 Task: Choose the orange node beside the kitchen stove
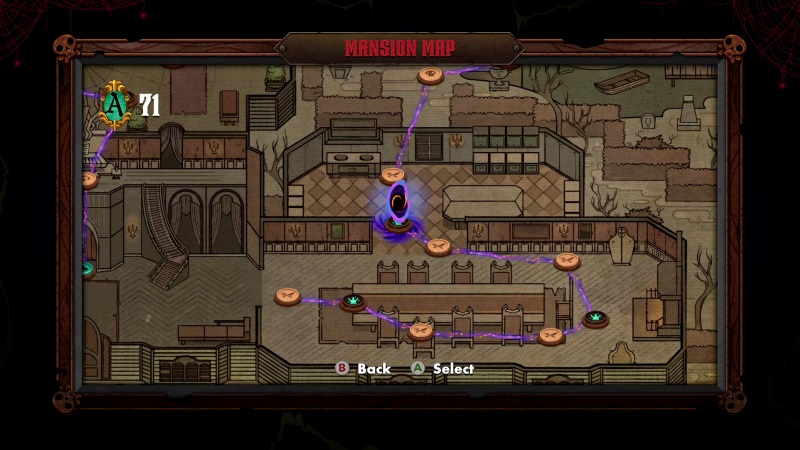click(392, 175)
